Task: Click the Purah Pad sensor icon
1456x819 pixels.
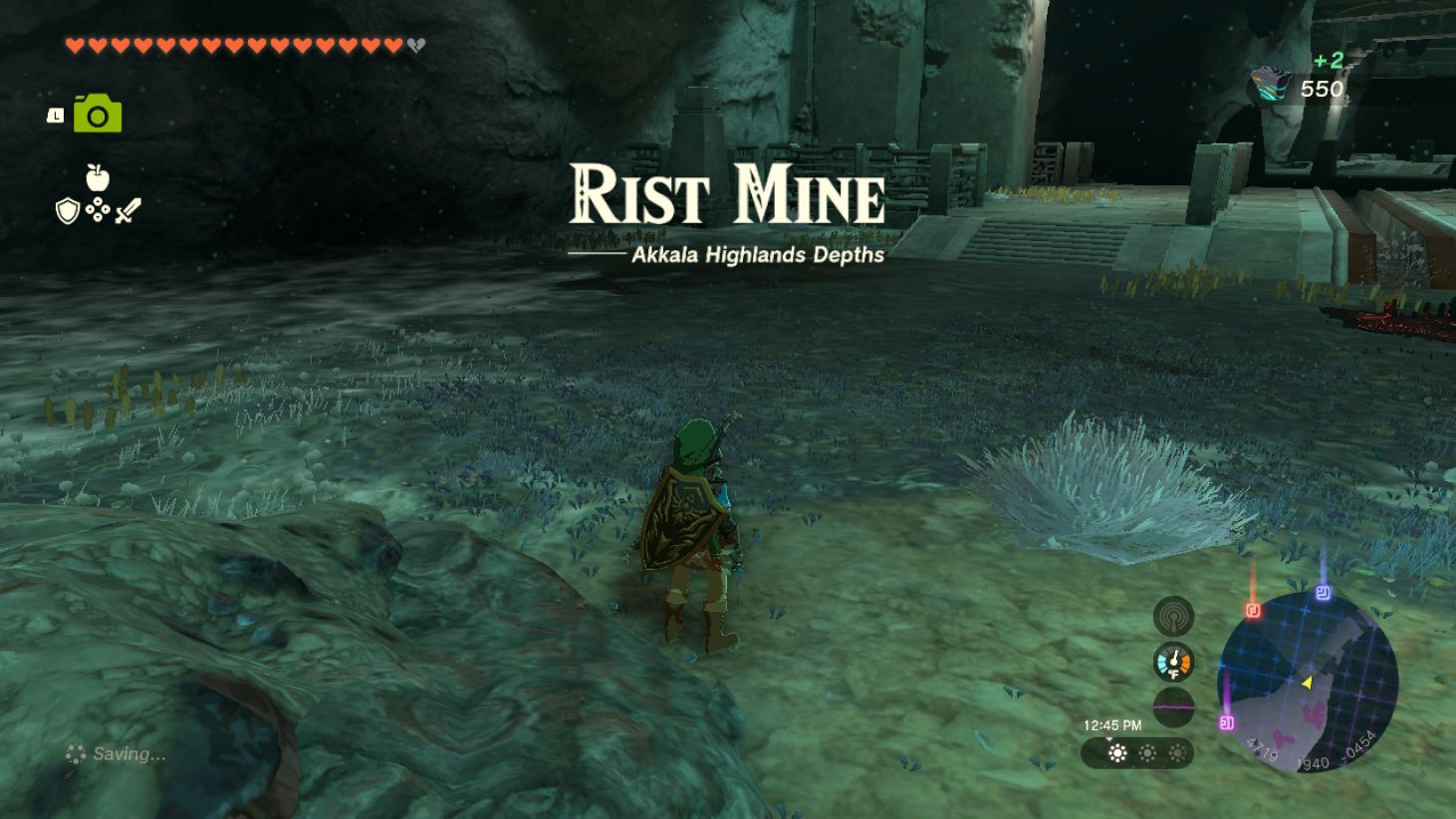Action: [x=1172, y=616]
